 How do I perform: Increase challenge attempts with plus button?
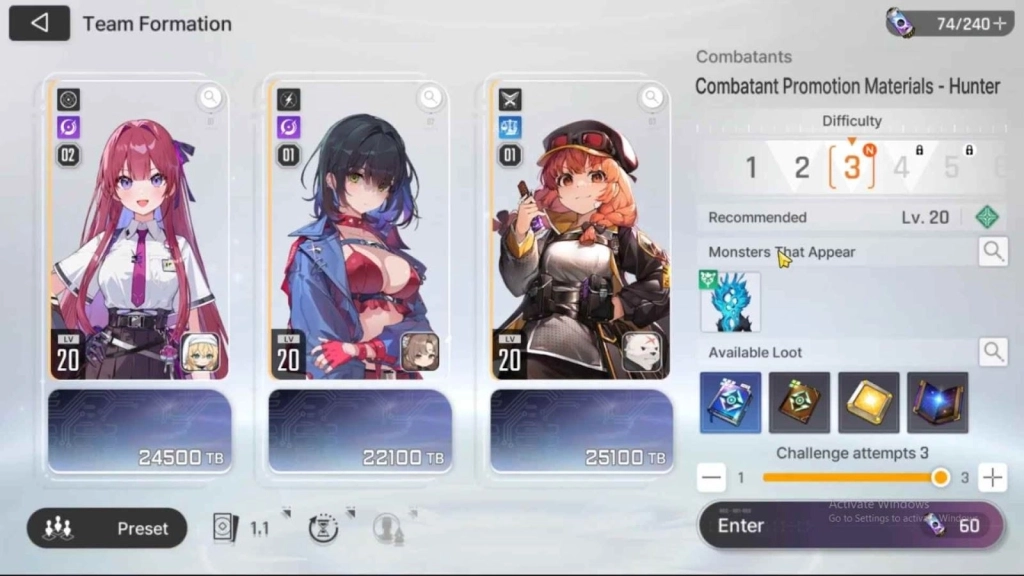992,478
